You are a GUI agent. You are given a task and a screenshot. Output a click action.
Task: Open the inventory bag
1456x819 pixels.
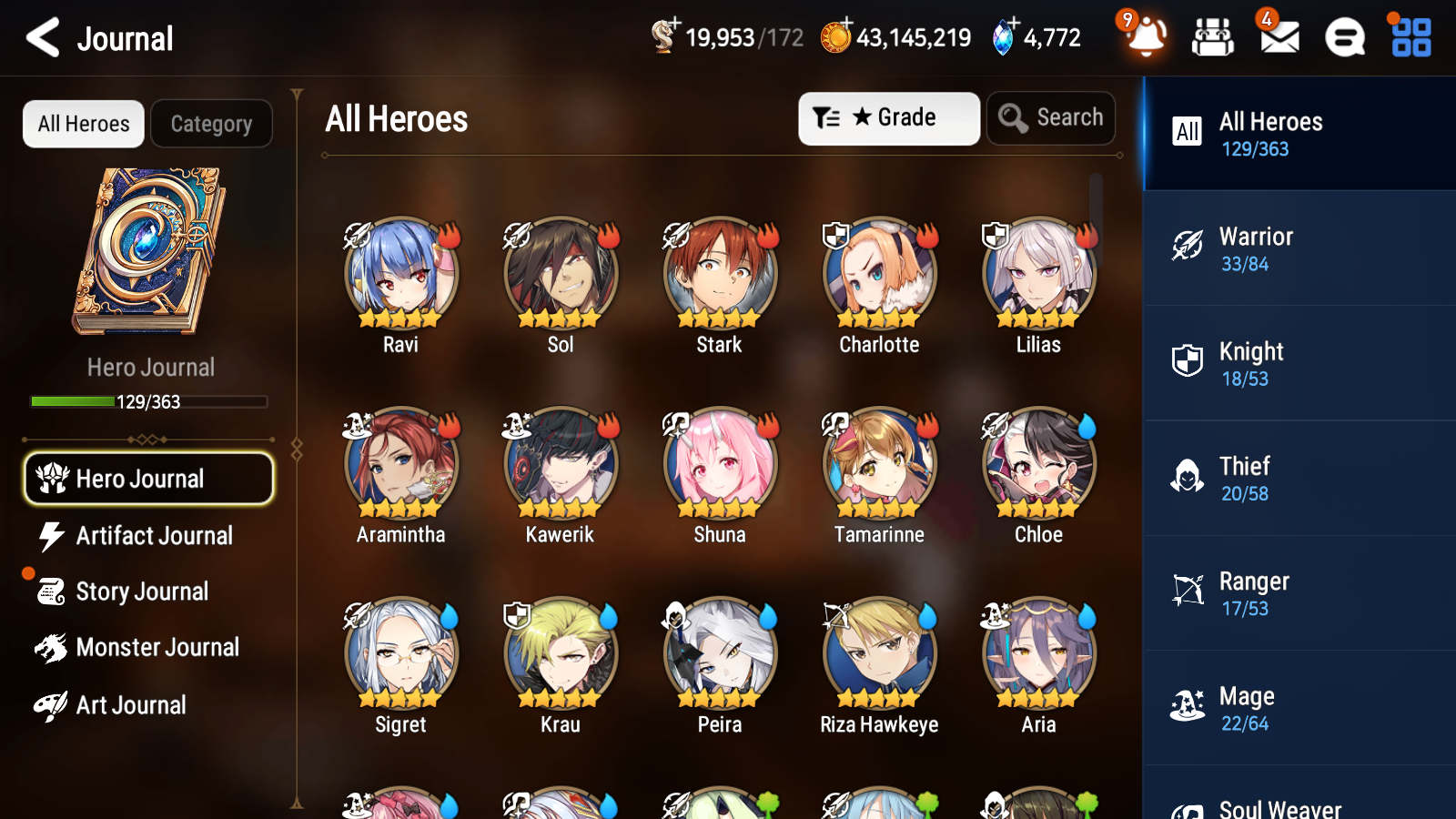1212,37
